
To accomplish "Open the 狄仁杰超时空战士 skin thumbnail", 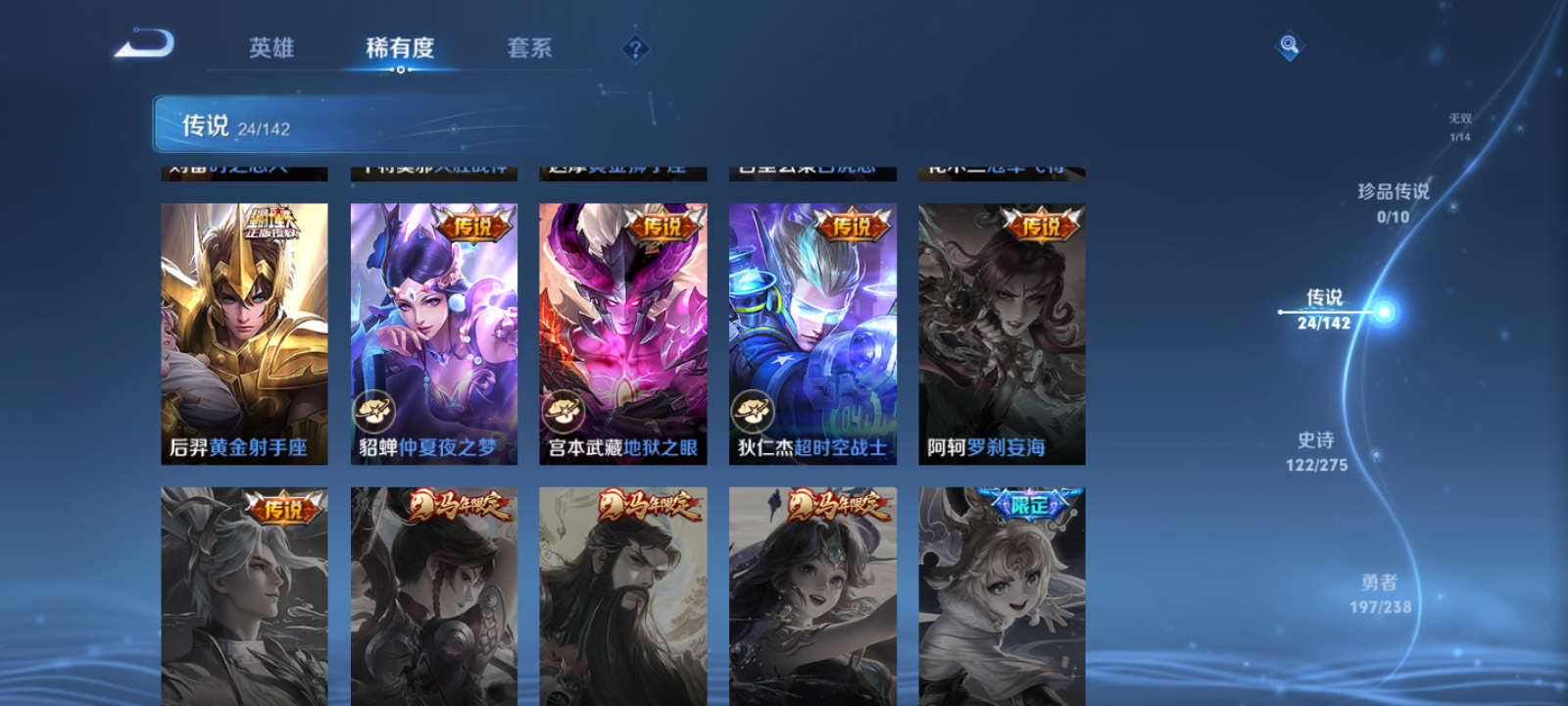I will (811, 333).
